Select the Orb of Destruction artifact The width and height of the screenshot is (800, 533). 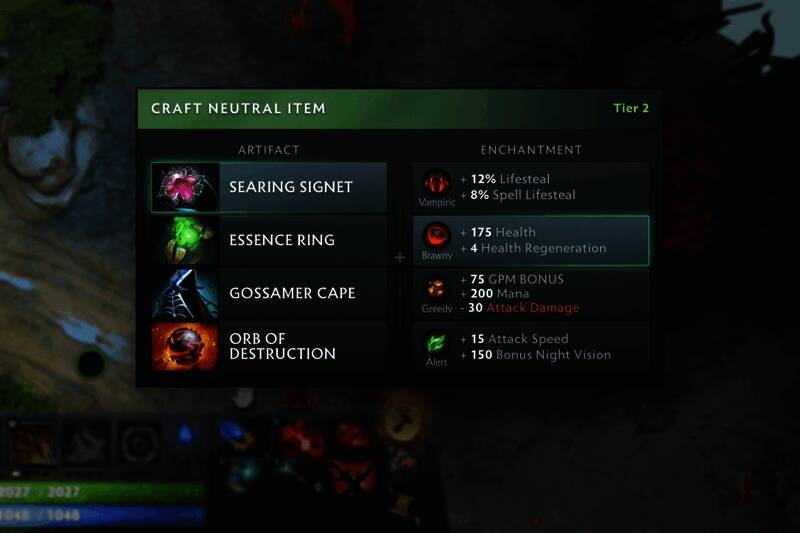tap(269, 346)
